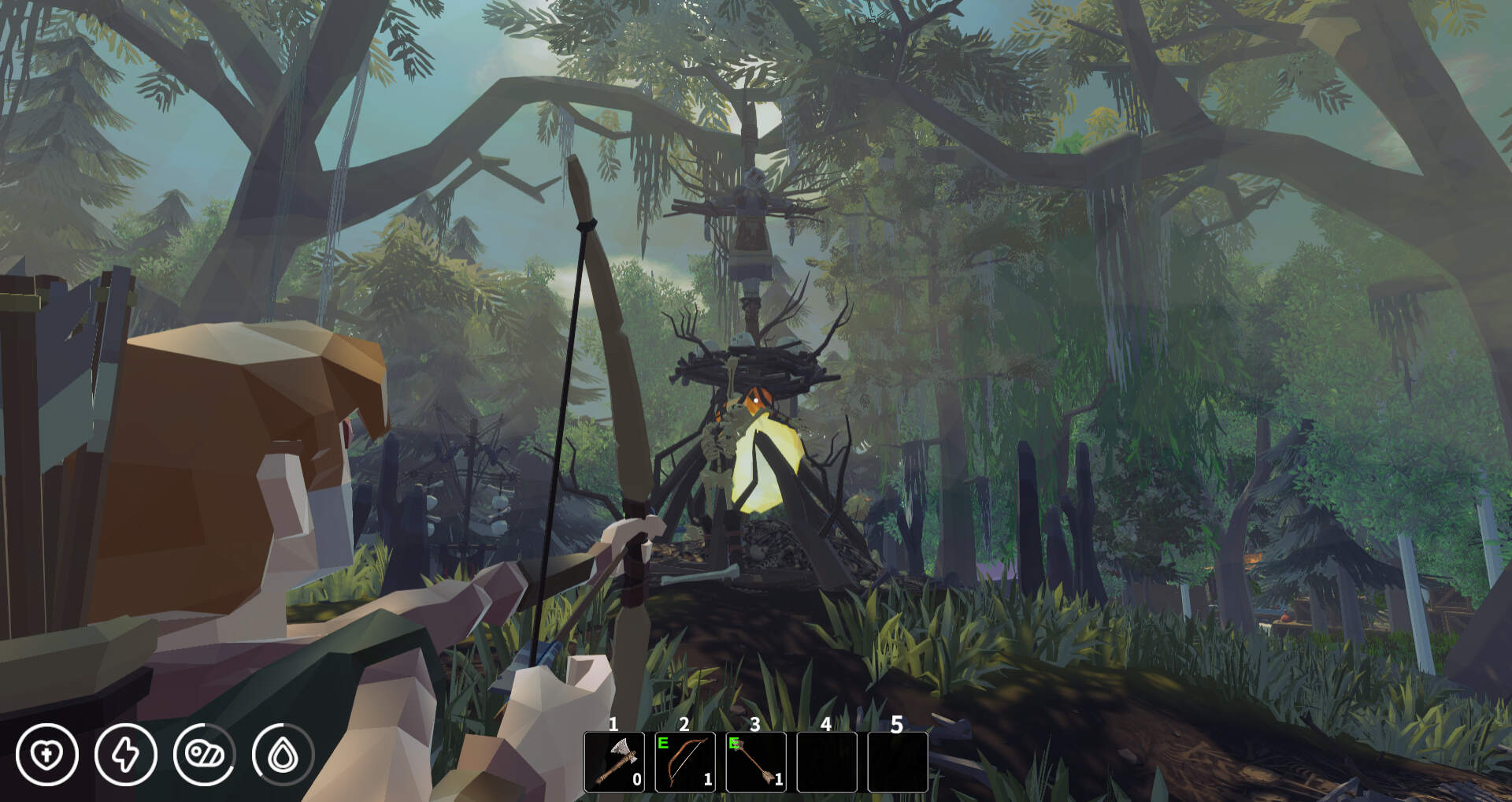Click the food hunger status icon
This screenshot has width=1512, height=802.
[x=205, y=755]
